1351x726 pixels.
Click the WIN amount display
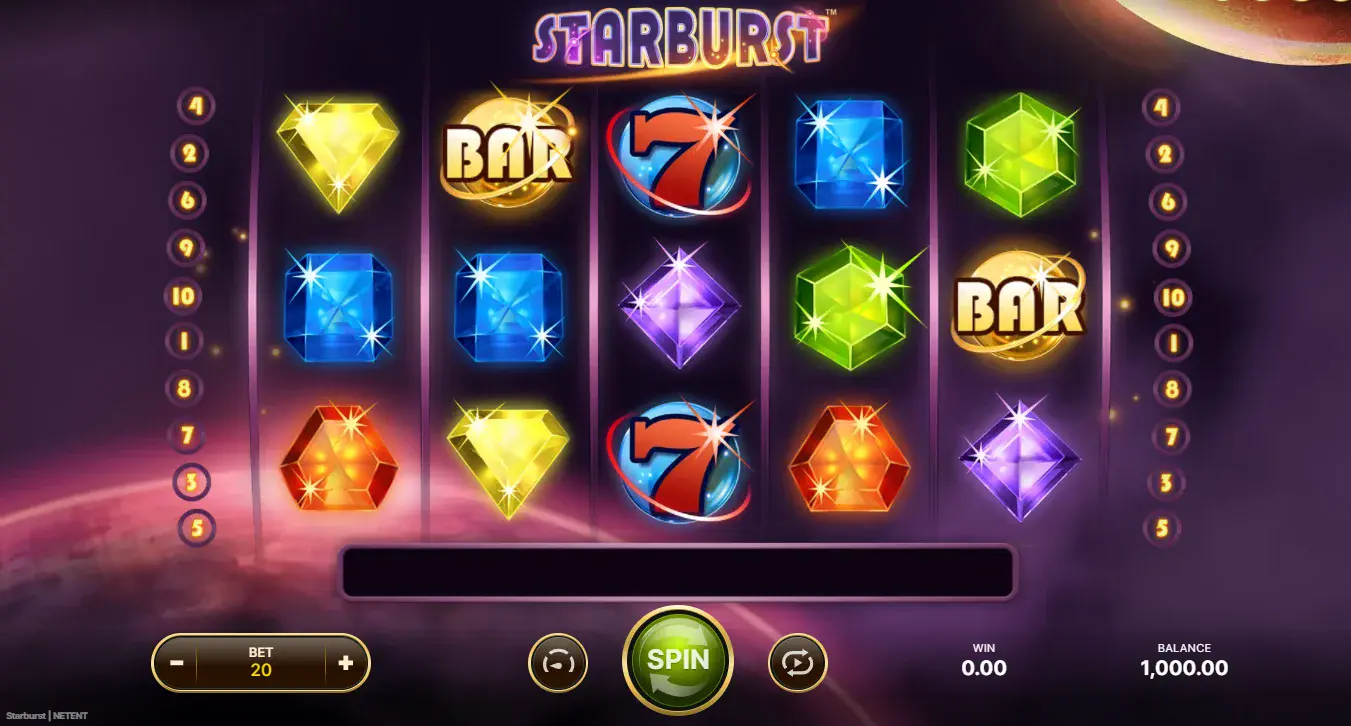point(983,659)
